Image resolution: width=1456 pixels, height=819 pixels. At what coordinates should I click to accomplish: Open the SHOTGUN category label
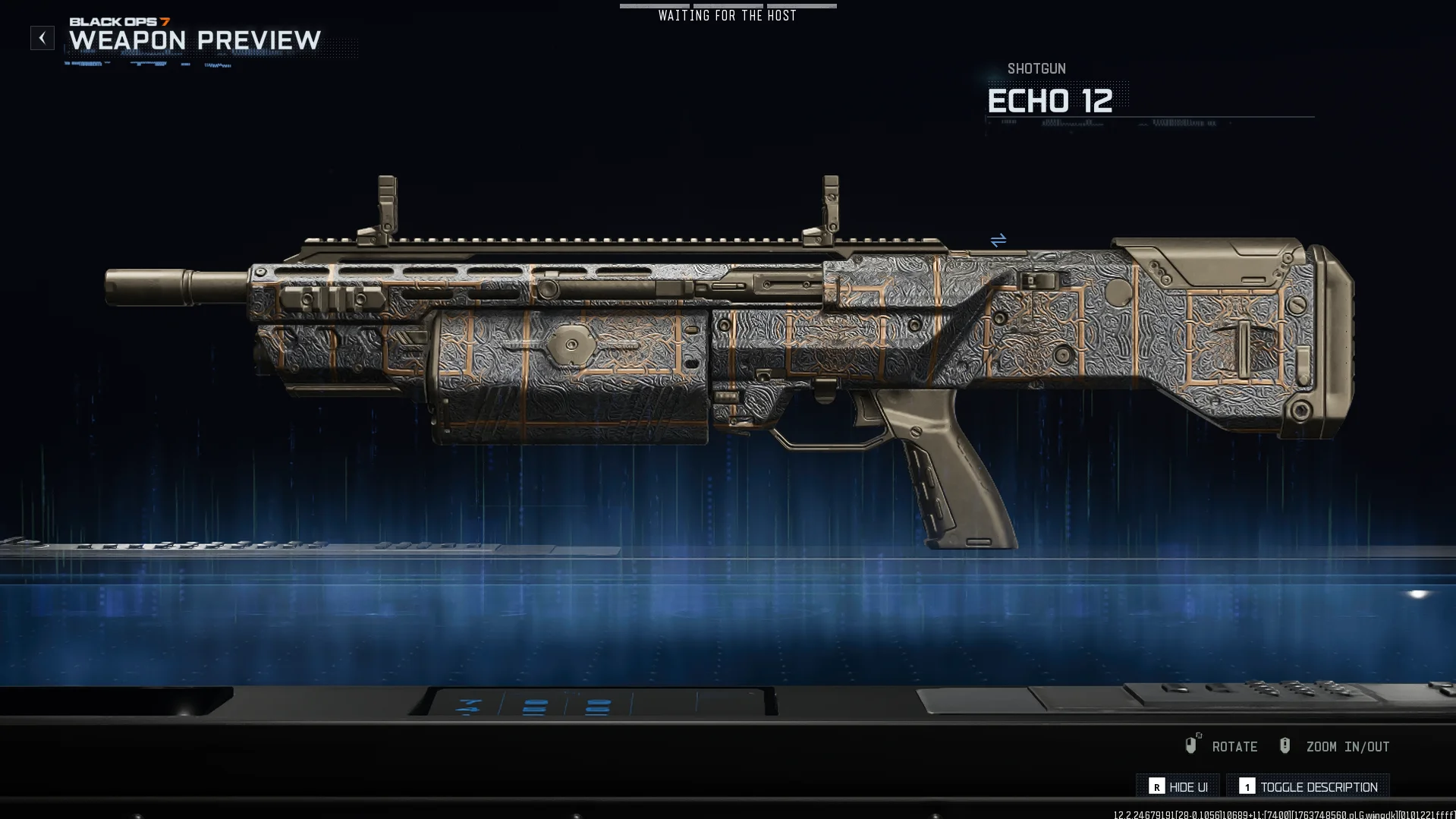tap(1036, 68)
